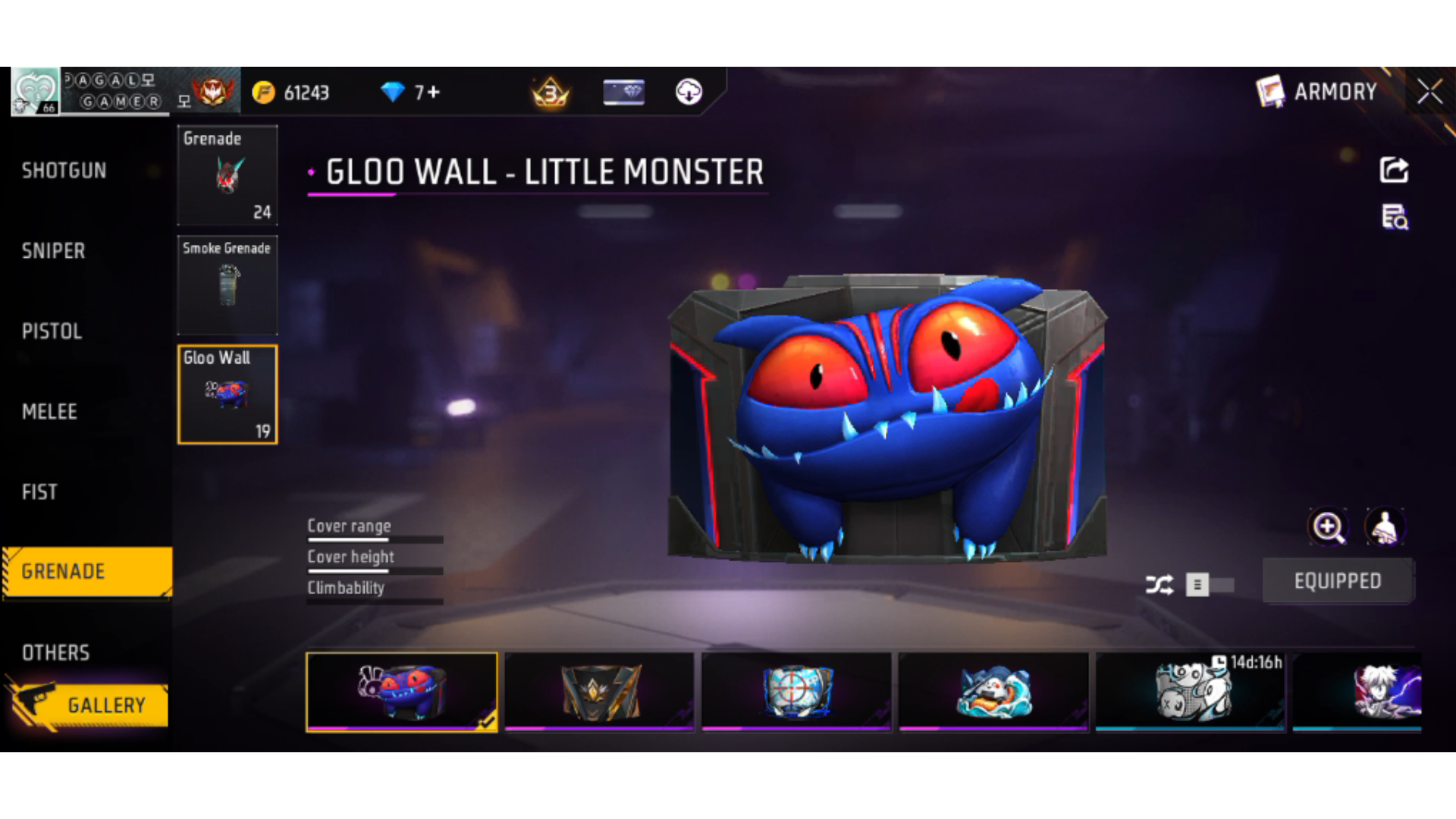This screenshot has width=1456, height=819.
Task: Select the Grenade subcategory tile
Action: (227, 175)
